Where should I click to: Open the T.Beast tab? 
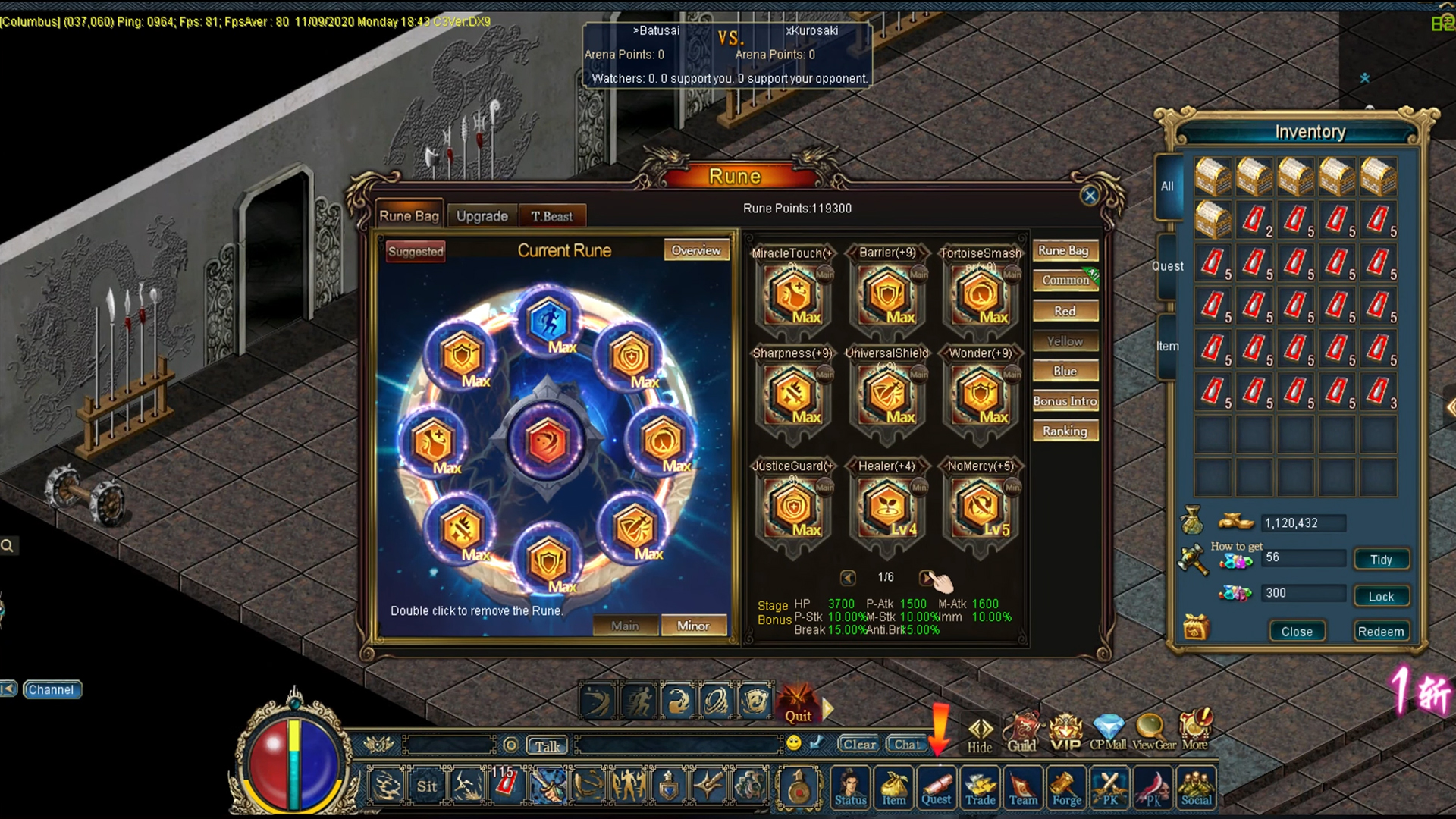pos(553,216)
